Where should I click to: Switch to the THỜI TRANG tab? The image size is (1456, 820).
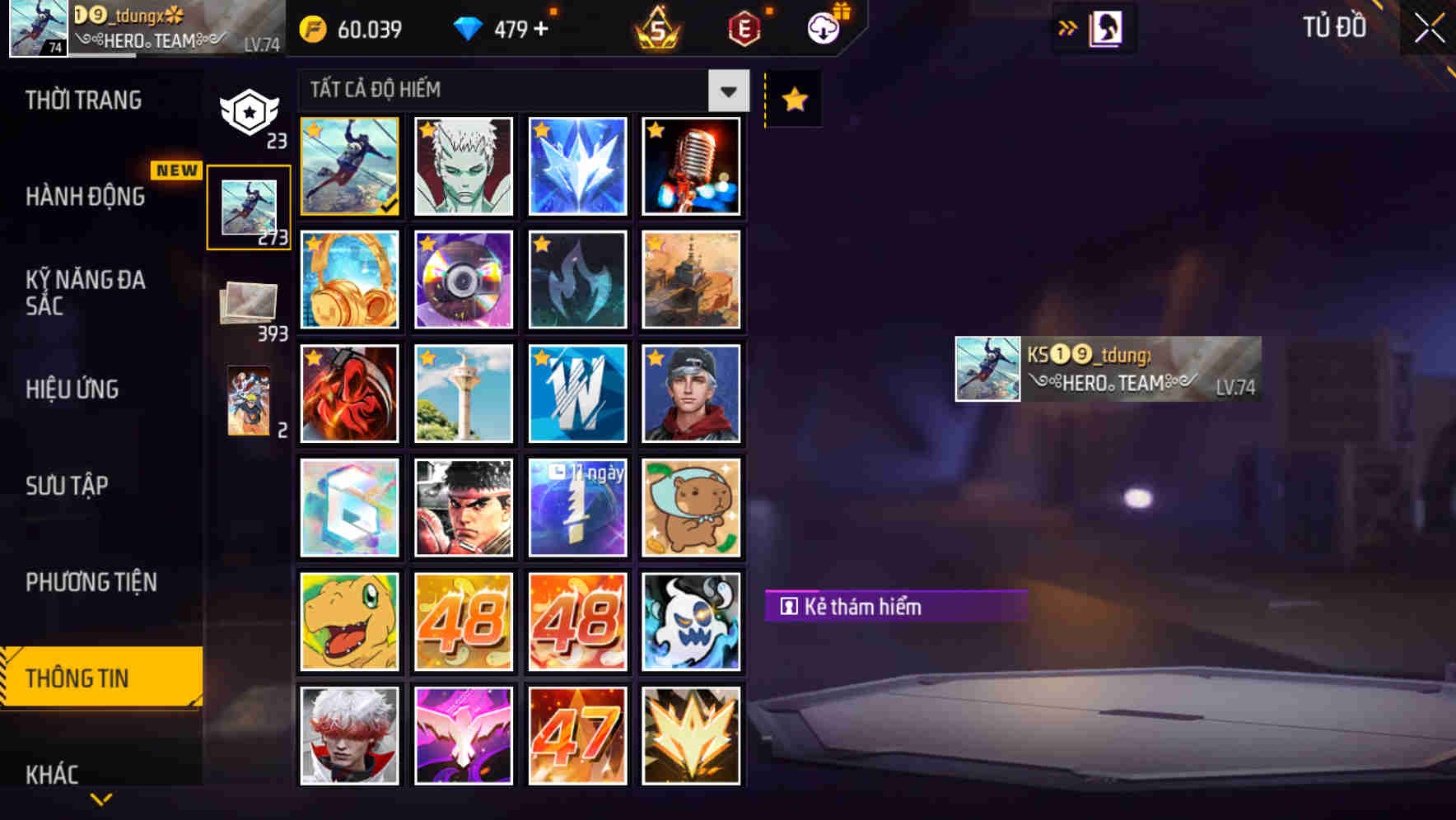(x=82, y=100)
